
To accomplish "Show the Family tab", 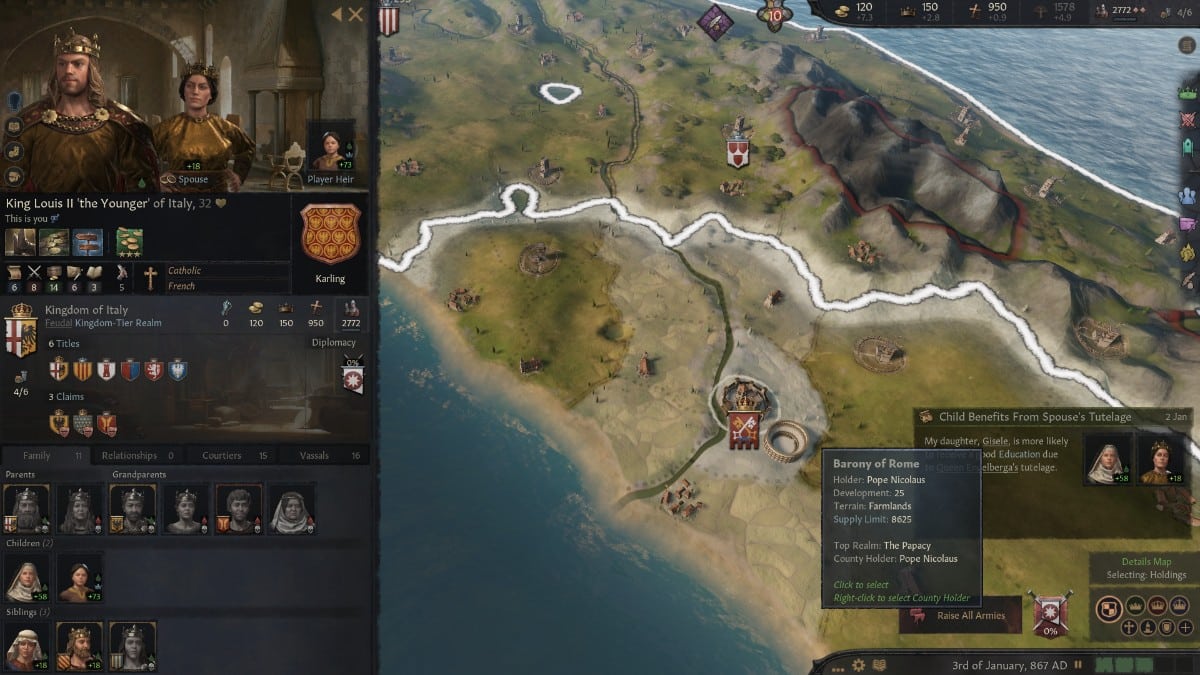I will pyautogui.click(x=44, y=456).
